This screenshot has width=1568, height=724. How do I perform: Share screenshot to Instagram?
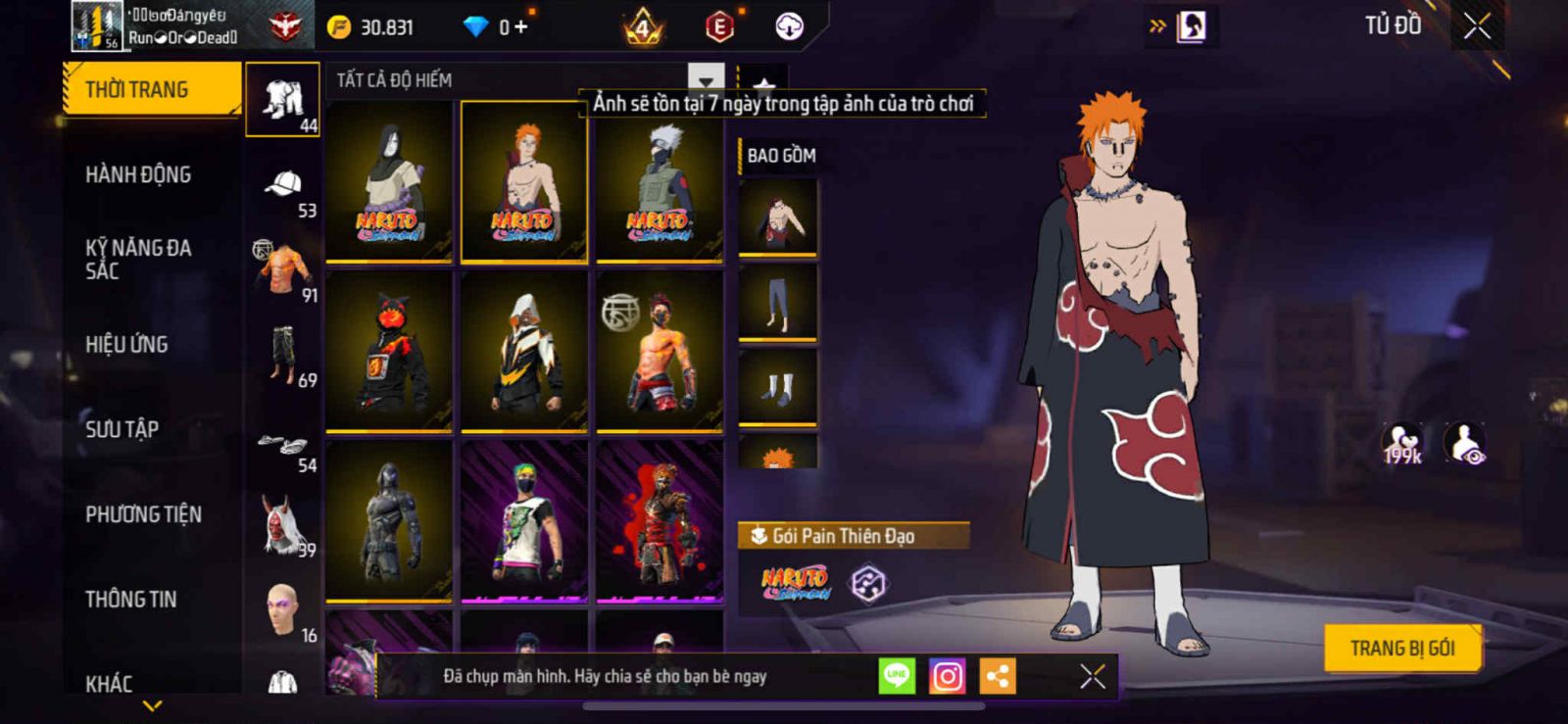click(x=947, y=676)
